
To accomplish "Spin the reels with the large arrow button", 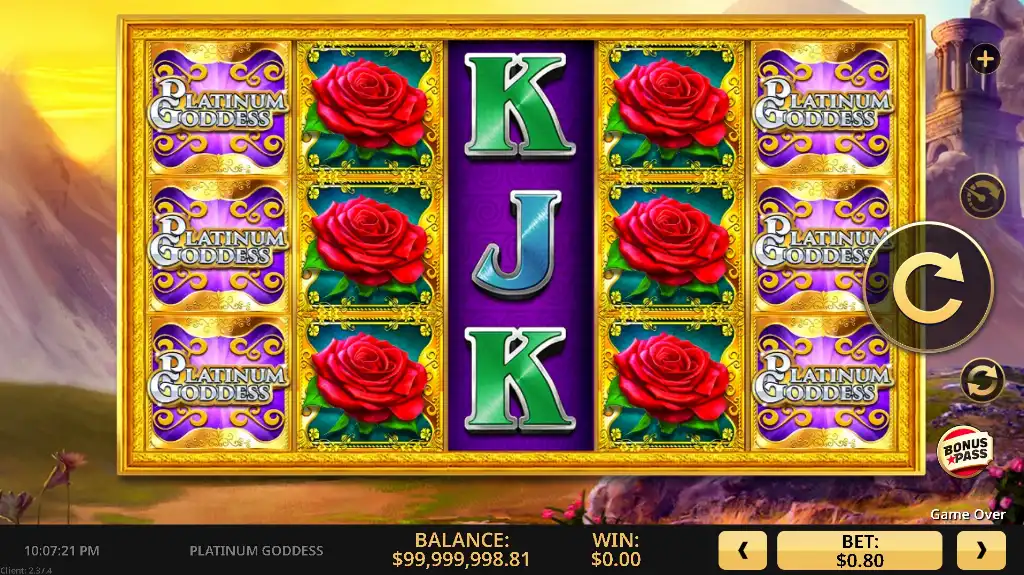I will click(927, 287).
